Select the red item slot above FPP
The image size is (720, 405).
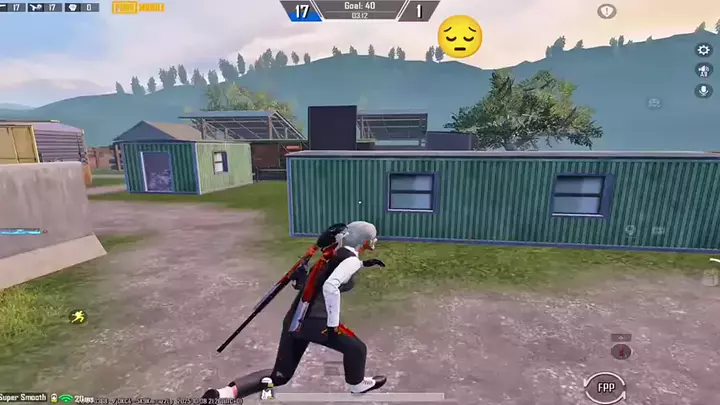(621, 351)
